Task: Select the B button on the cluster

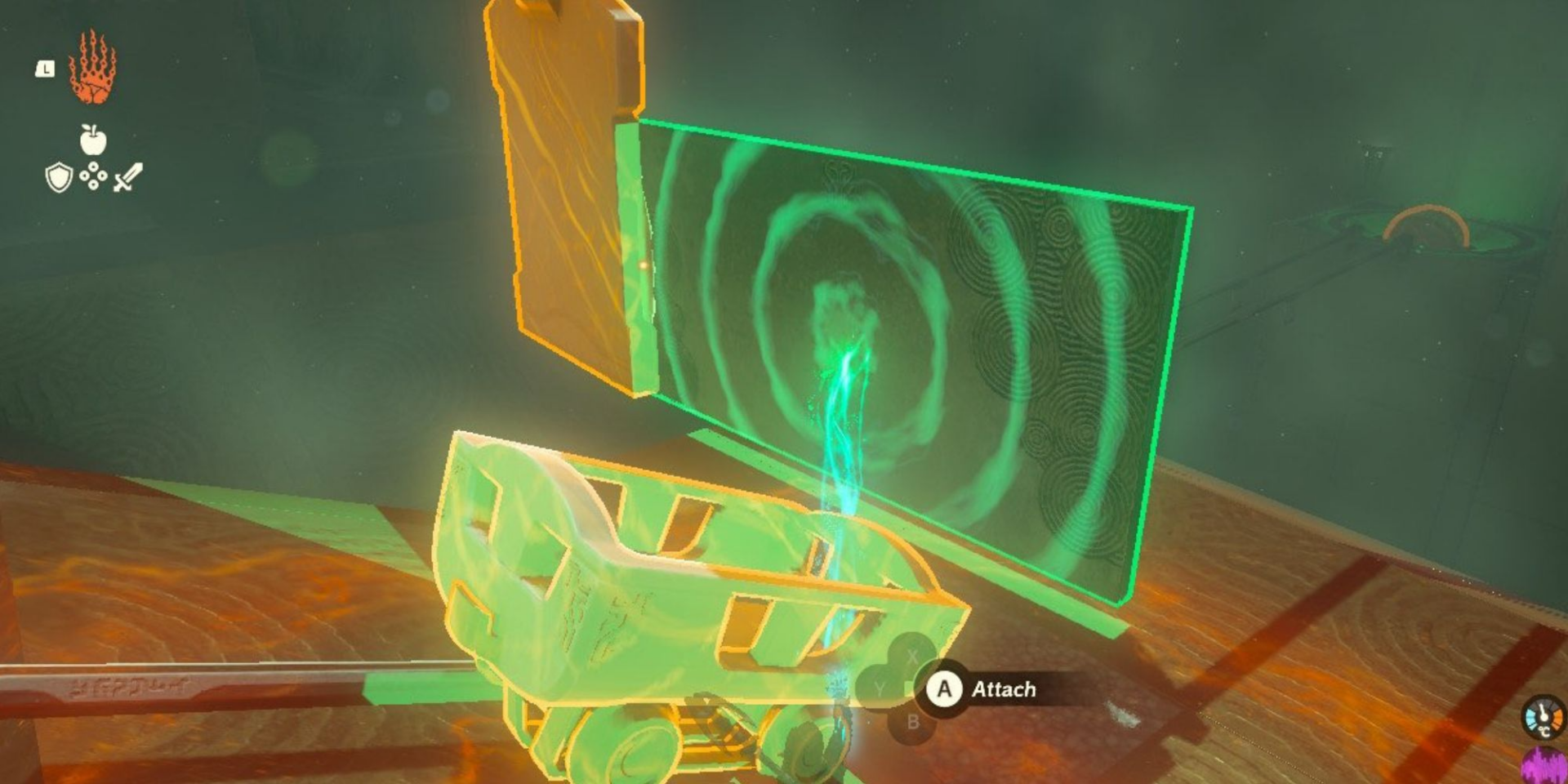Action: (x=914, y=721)
